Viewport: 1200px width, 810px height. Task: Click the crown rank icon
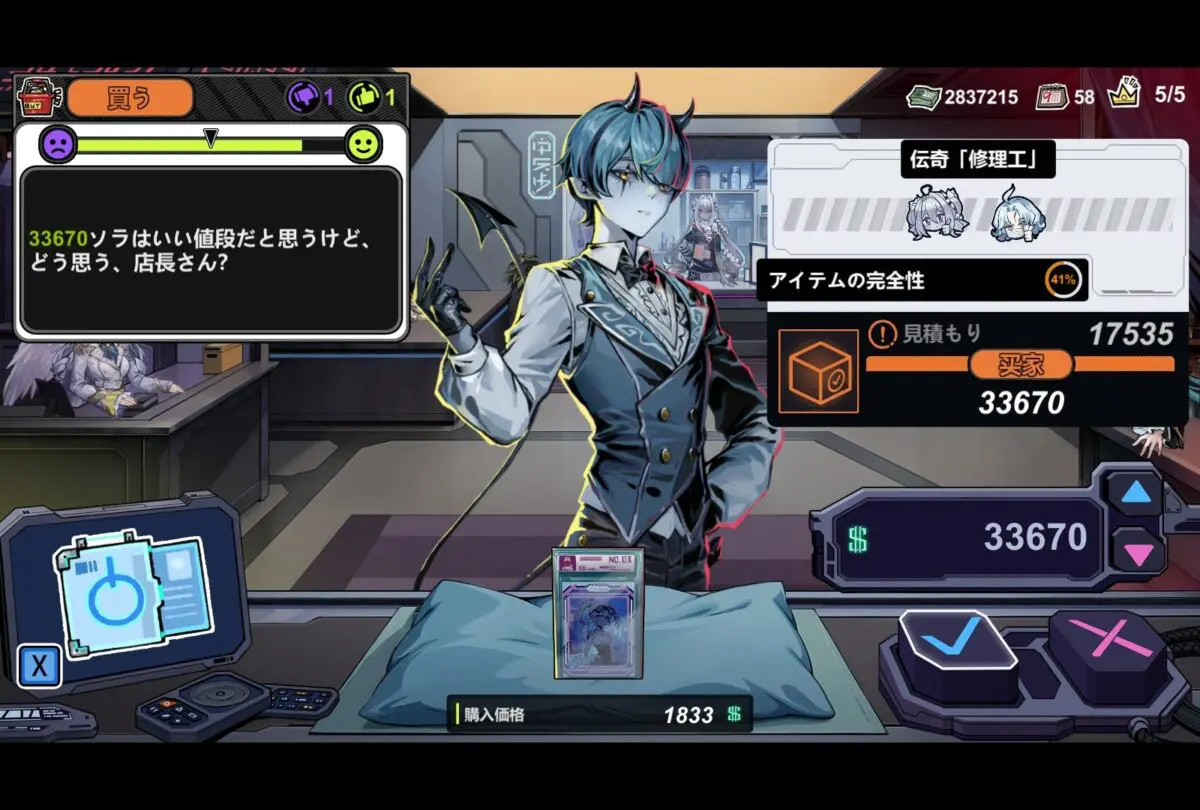1123,94
